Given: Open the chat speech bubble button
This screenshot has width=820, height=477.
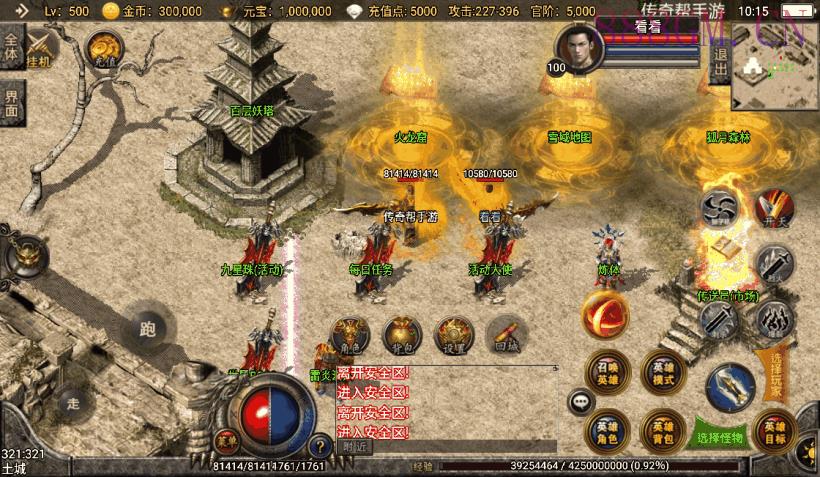Looking at the screenshot, I should (581, 402).
